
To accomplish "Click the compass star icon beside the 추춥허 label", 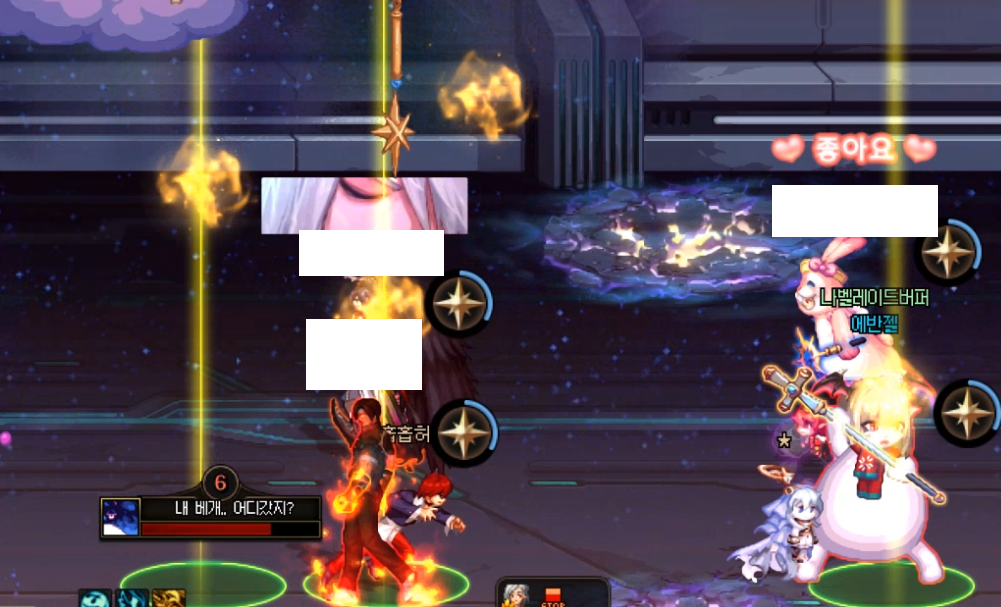I will click(465, 433).
